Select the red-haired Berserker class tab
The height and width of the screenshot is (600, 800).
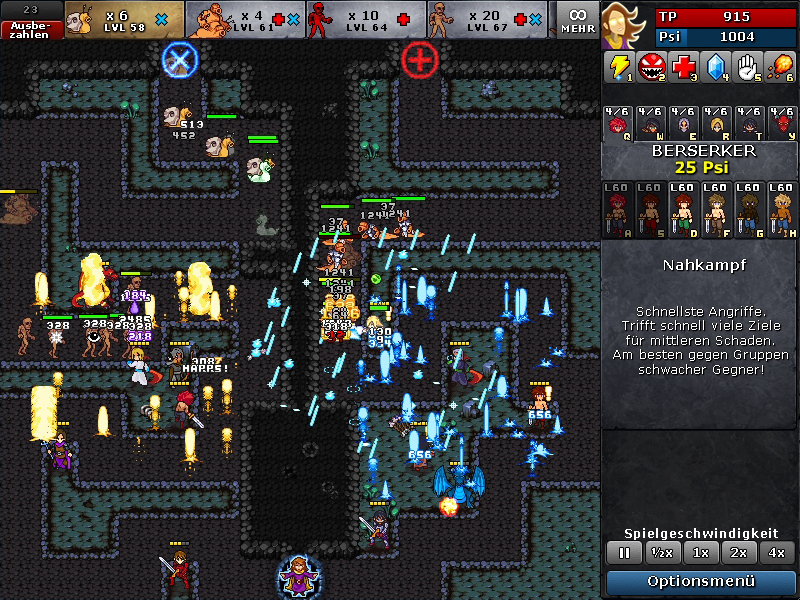tap(620, 123)
